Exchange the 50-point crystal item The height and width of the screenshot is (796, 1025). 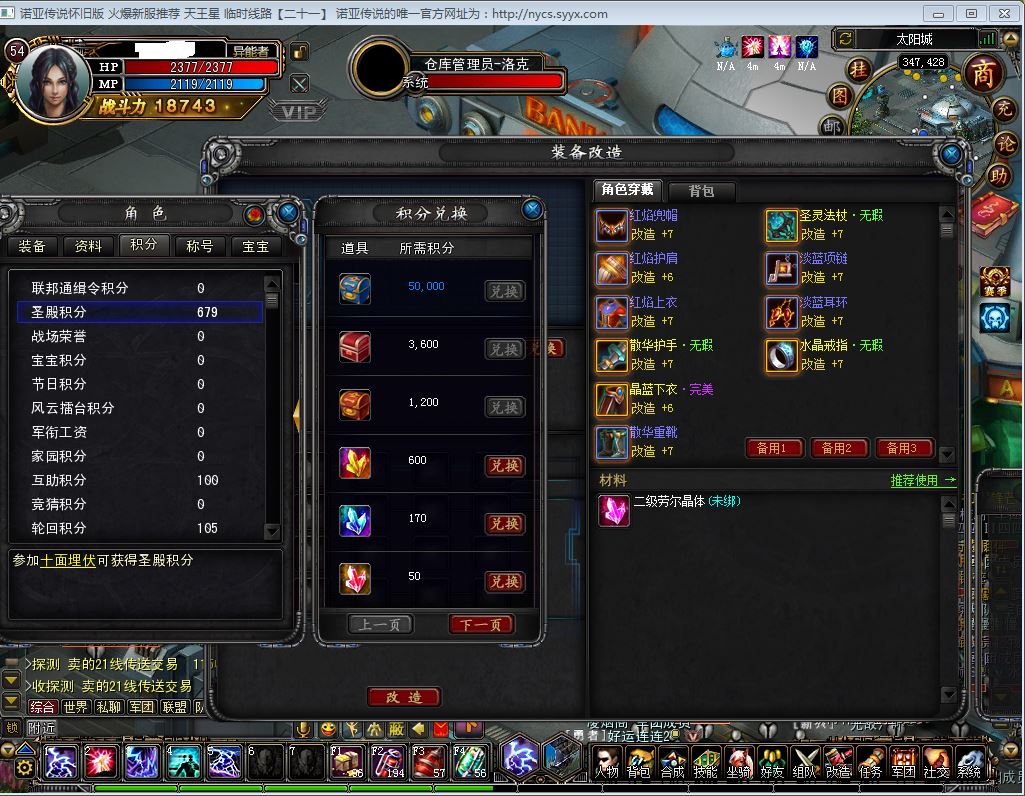pos(504,582)
